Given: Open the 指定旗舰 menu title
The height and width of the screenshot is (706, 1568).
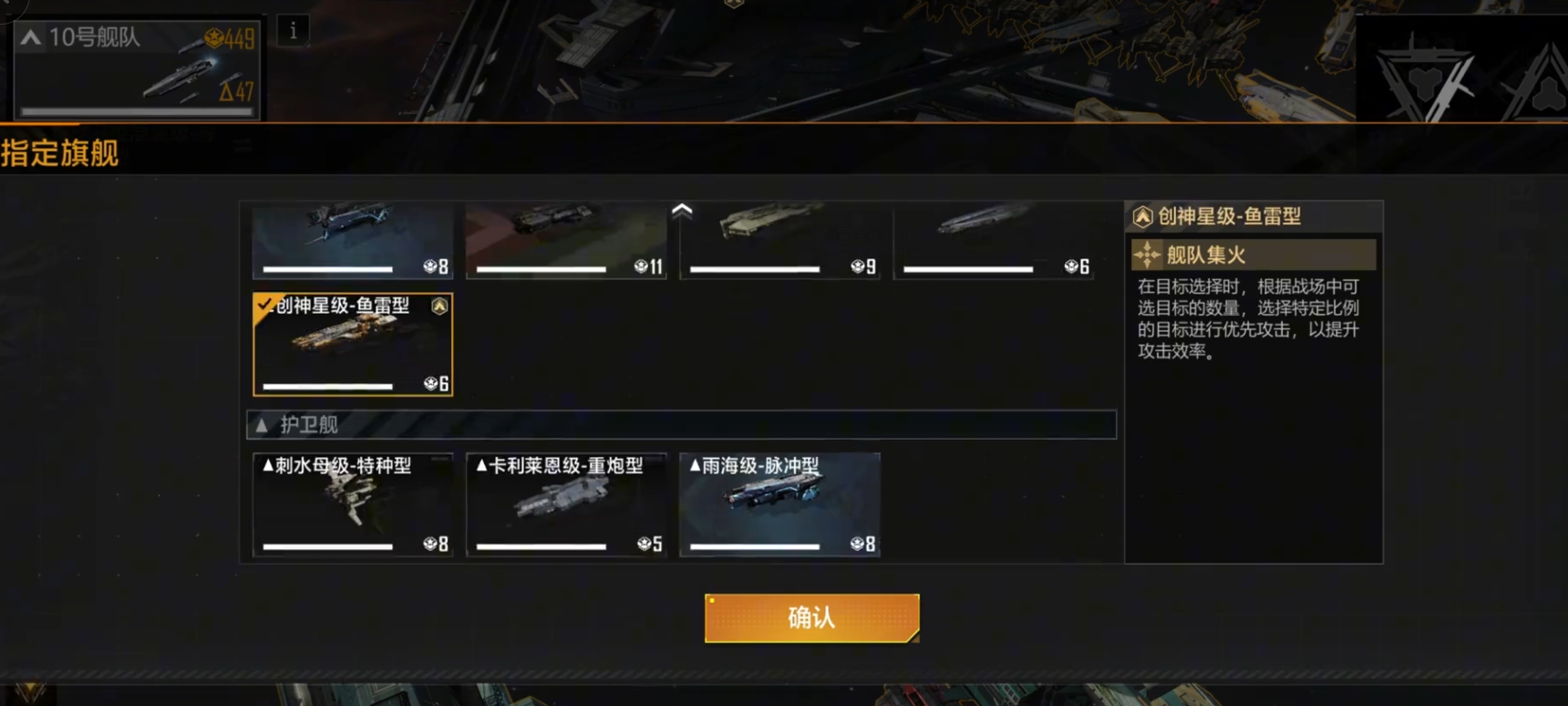Looking at the screenshot, I should [x=59, y=153].
